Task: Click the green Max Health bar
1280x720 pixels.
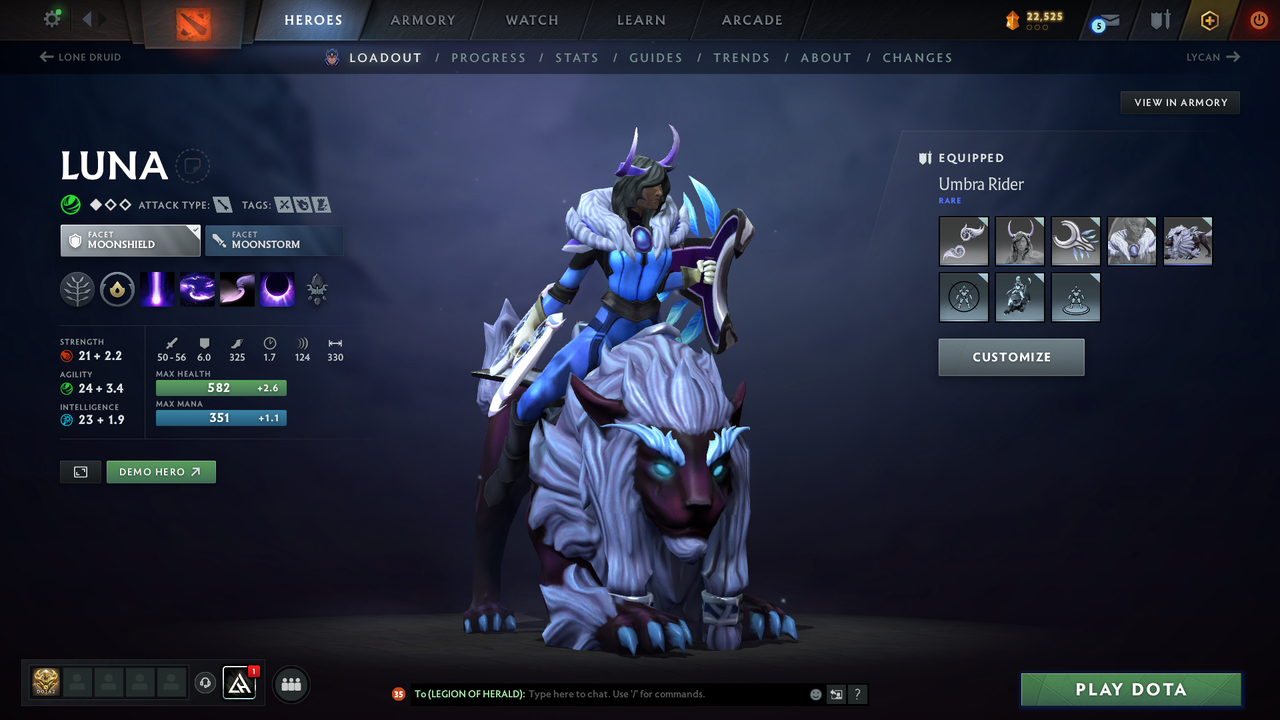Action: click(221, 387)
